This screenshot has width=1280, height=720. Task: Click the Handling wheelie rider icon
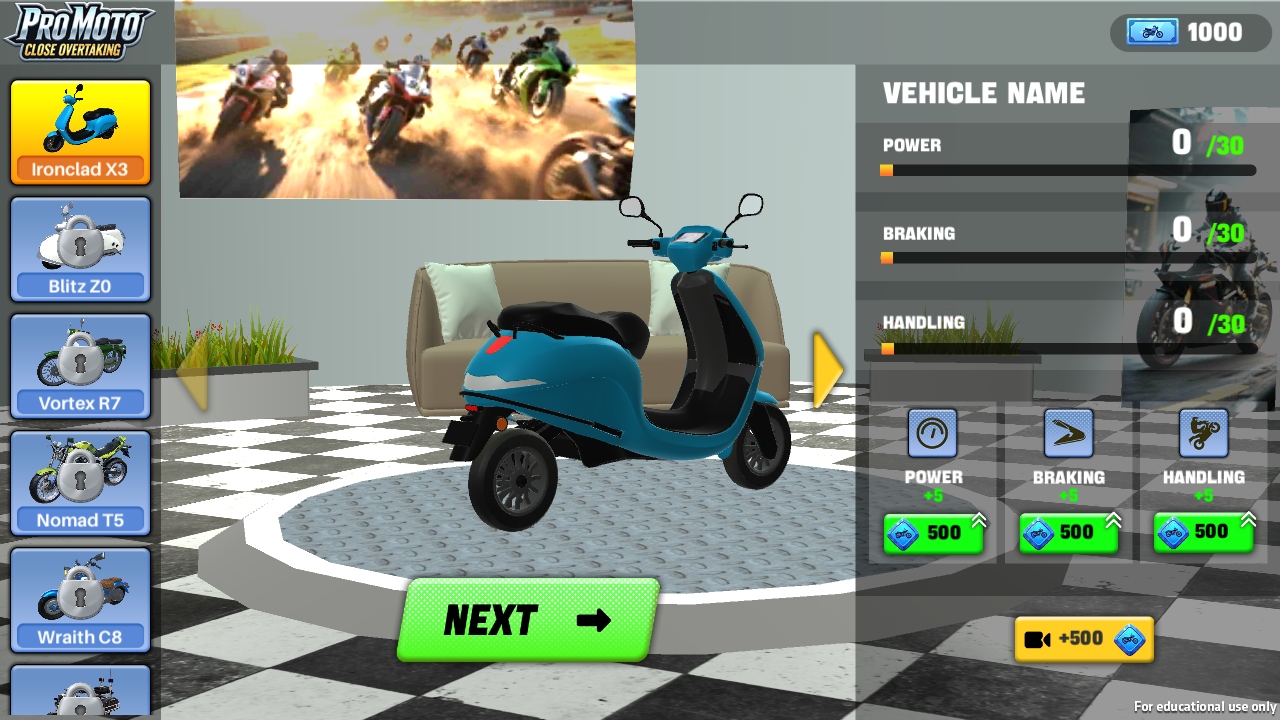1203,434
